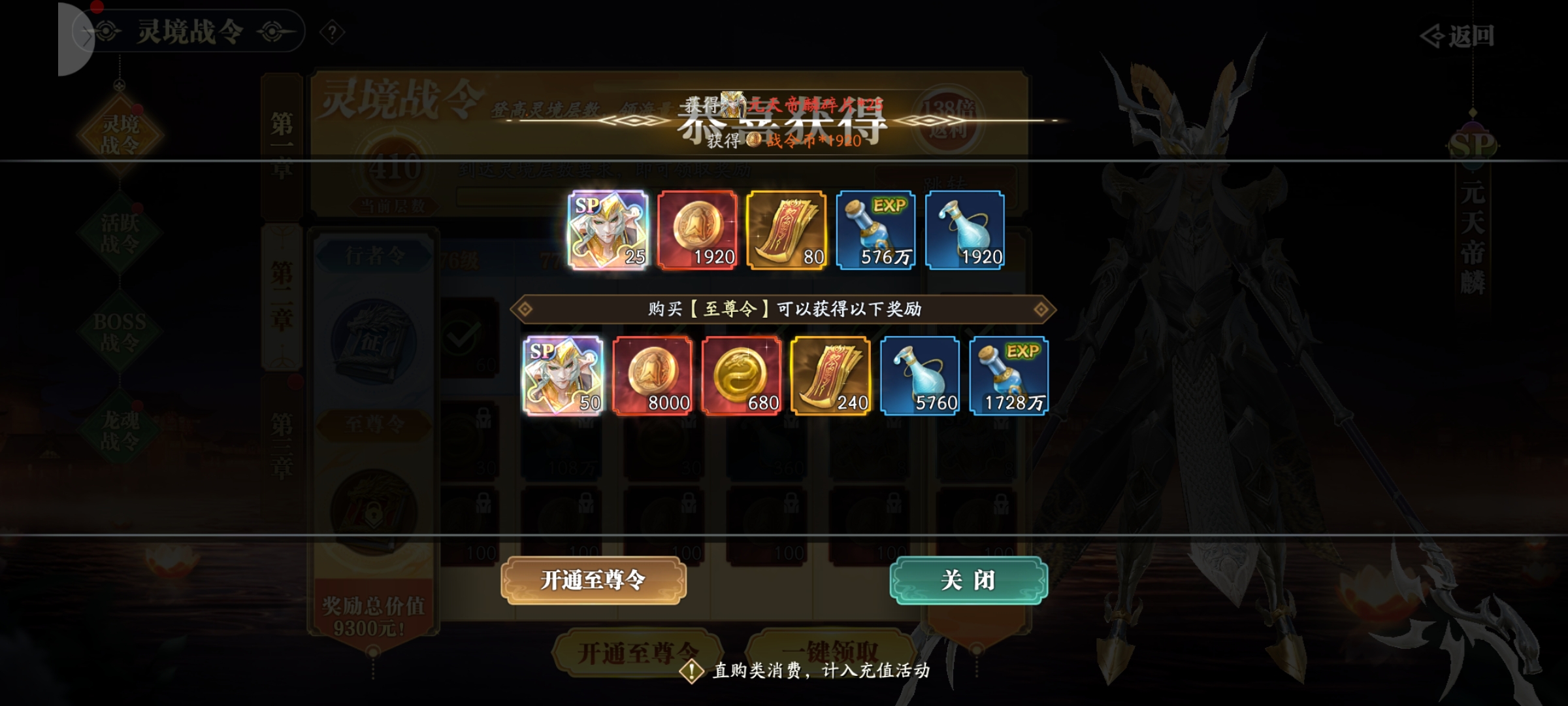Image resolution: width=1568 pixels, height=706 pixels.
Task: View the SP hero fragment reward numbered 50
Action: [563, 376]
